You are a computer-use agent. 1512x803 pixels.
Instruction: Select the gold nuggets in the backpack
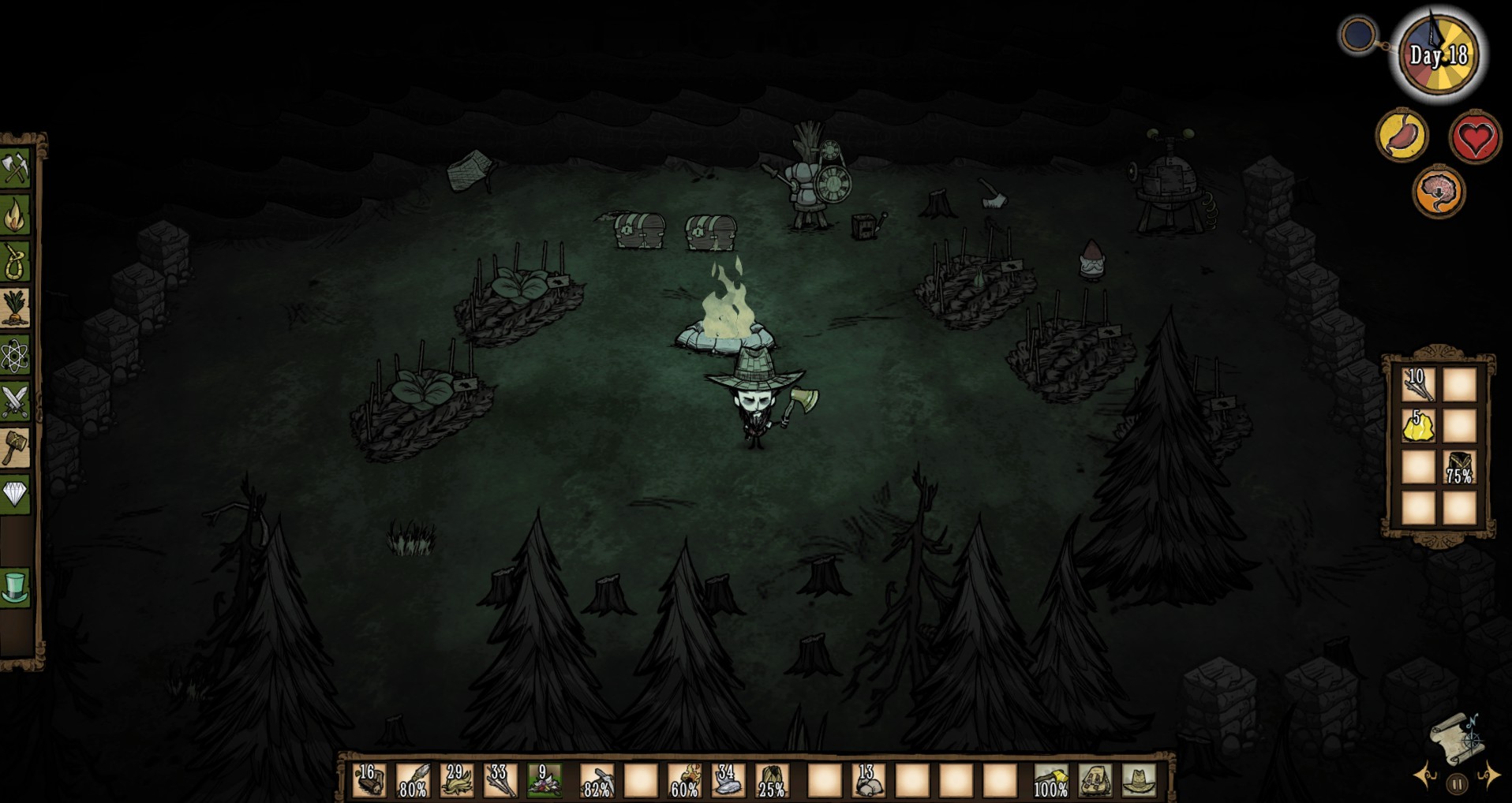tap(1417, 427)
